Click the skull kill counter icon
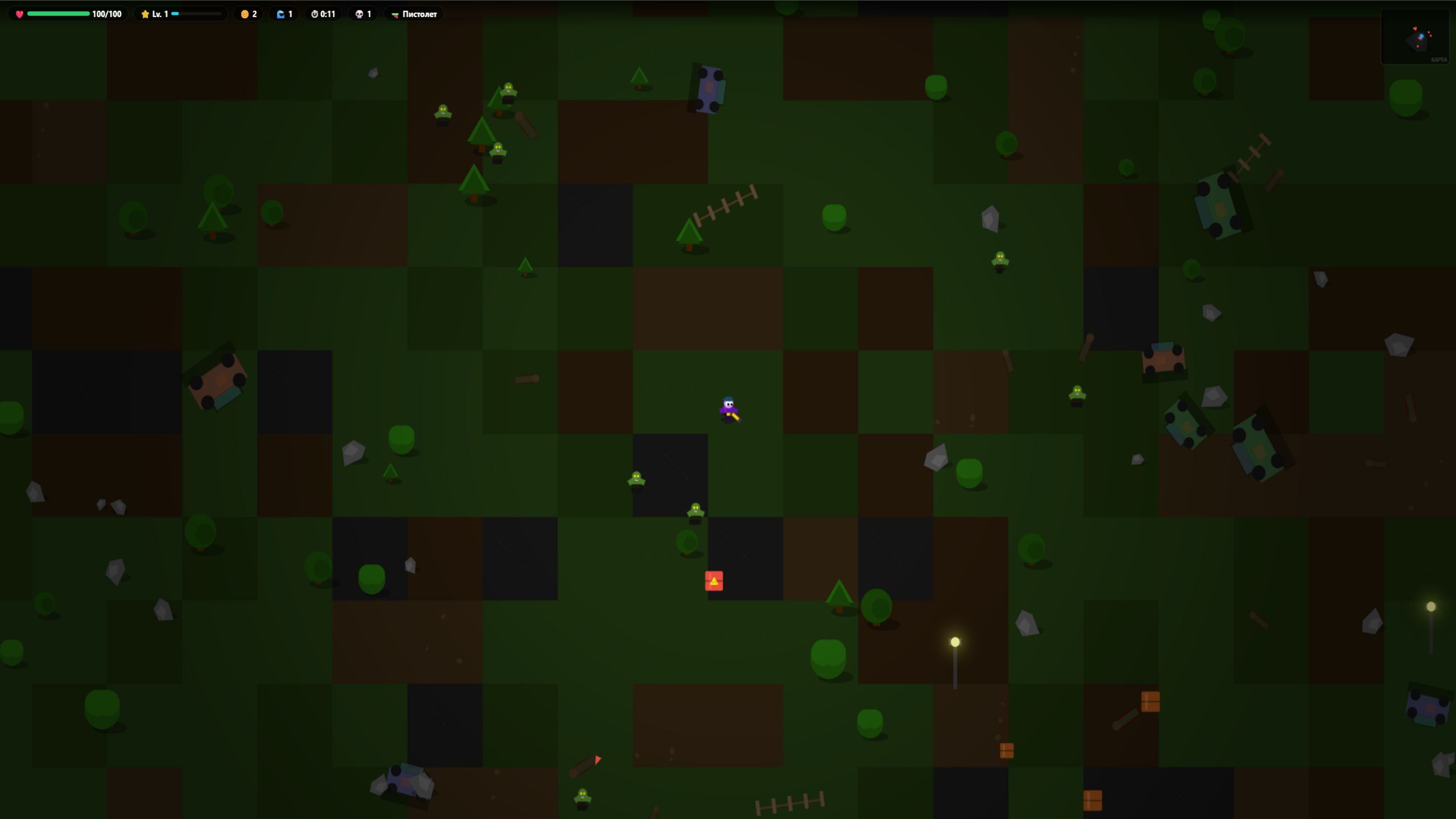Image resolution: width=1456 pixels, height=819 pixels. [x=359, y=13]
